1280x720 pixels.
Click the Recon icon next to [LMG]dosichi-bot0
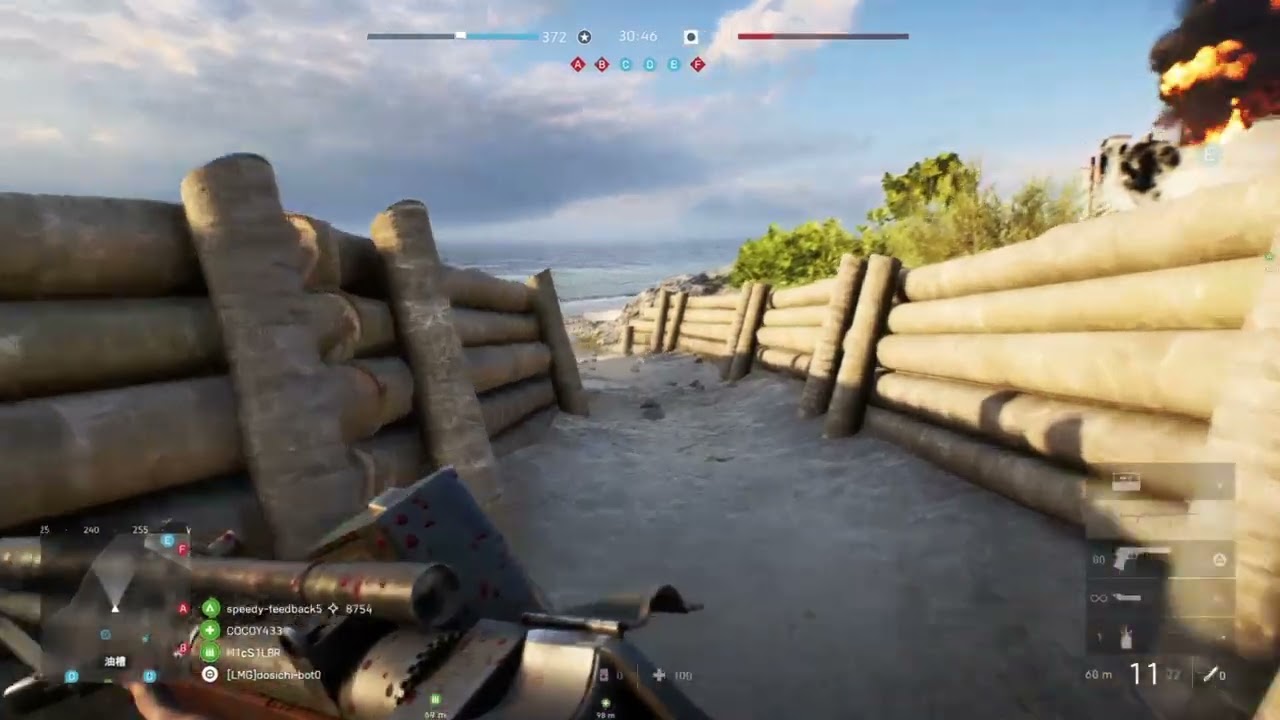click(210, 675)
